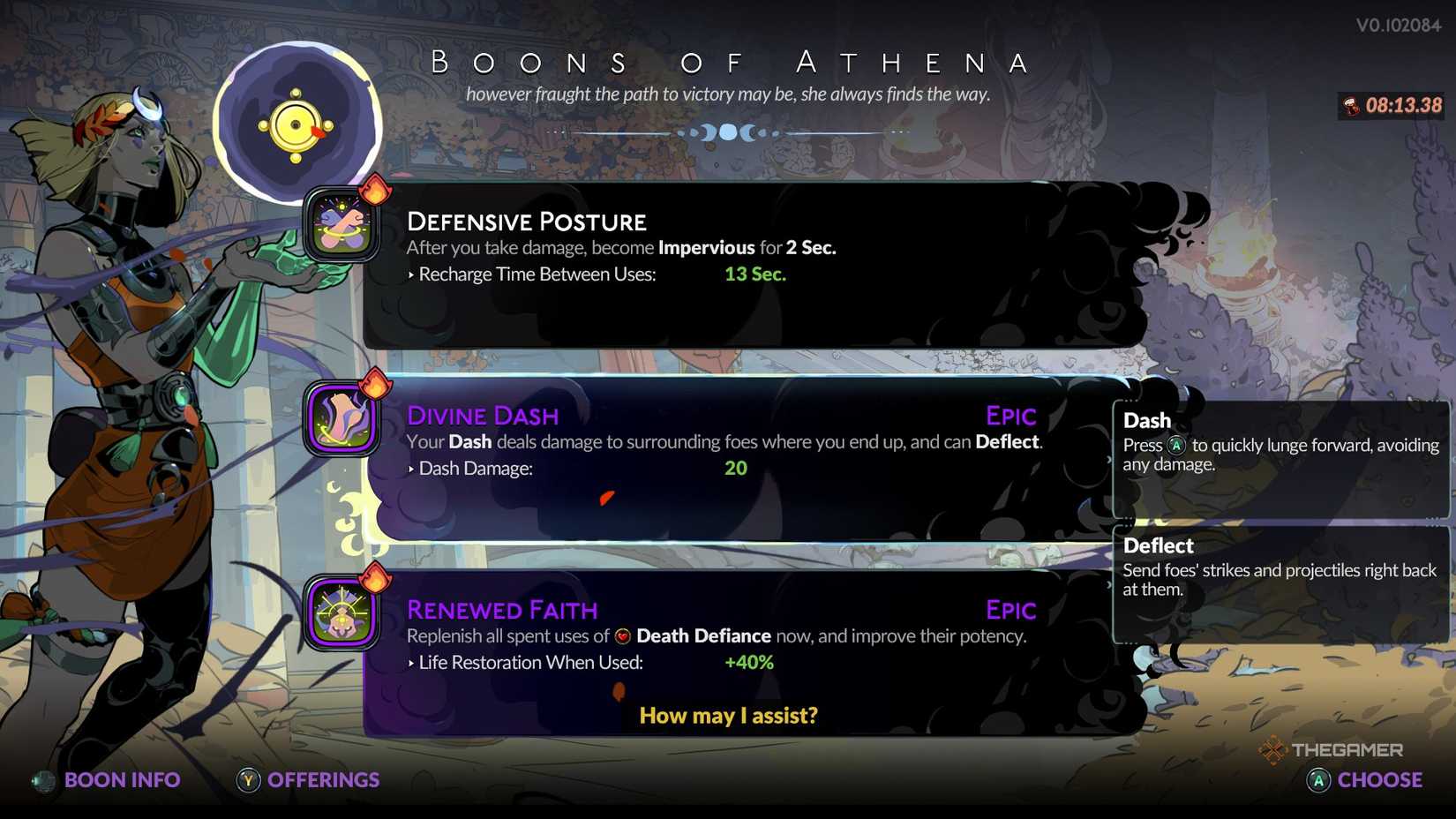1456x819 pixels.
Task: Click the Renewed Faith boon icon
Action: [341, 614]
